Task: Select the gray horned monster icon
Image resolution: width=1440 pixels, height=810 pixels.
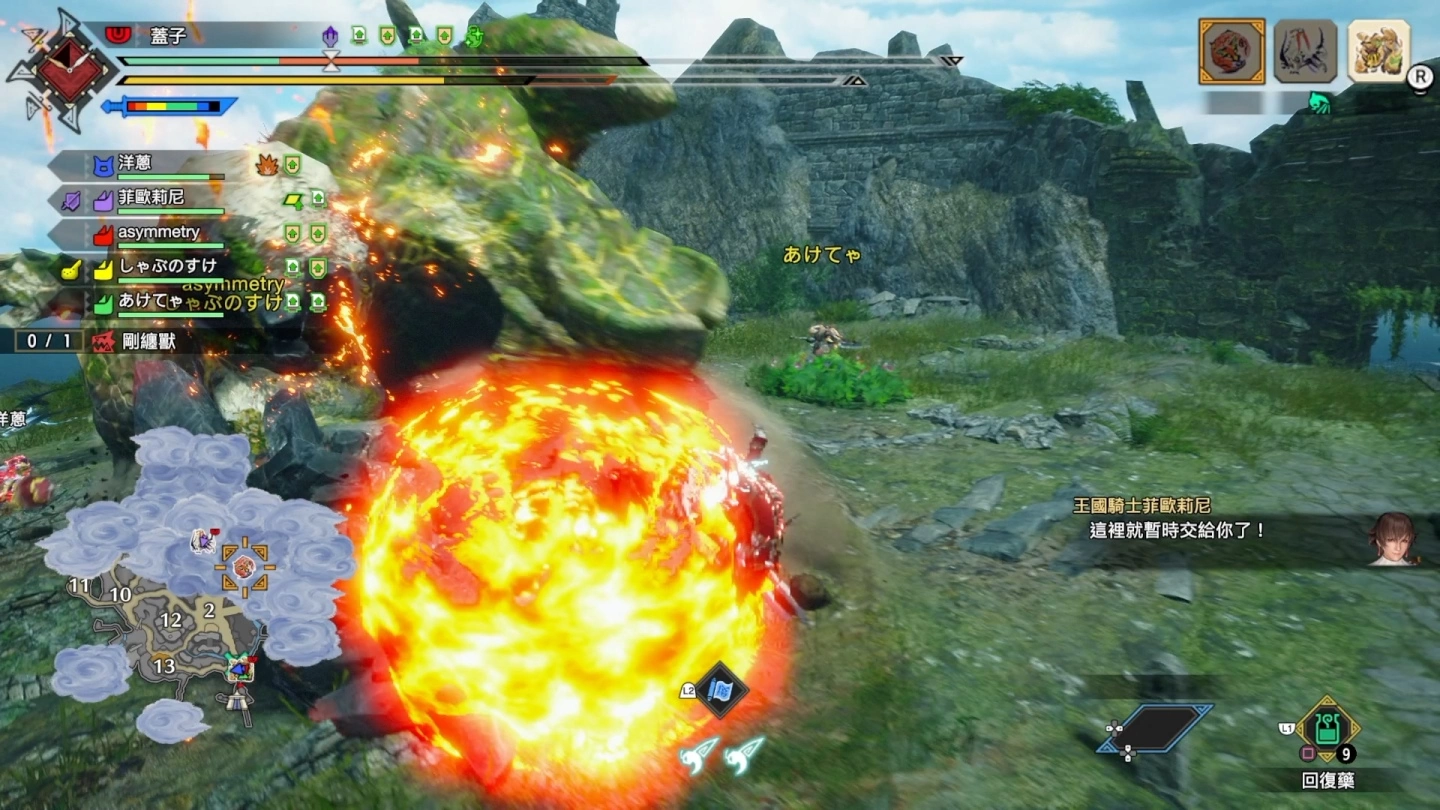Action: [x=1305, y=51]
